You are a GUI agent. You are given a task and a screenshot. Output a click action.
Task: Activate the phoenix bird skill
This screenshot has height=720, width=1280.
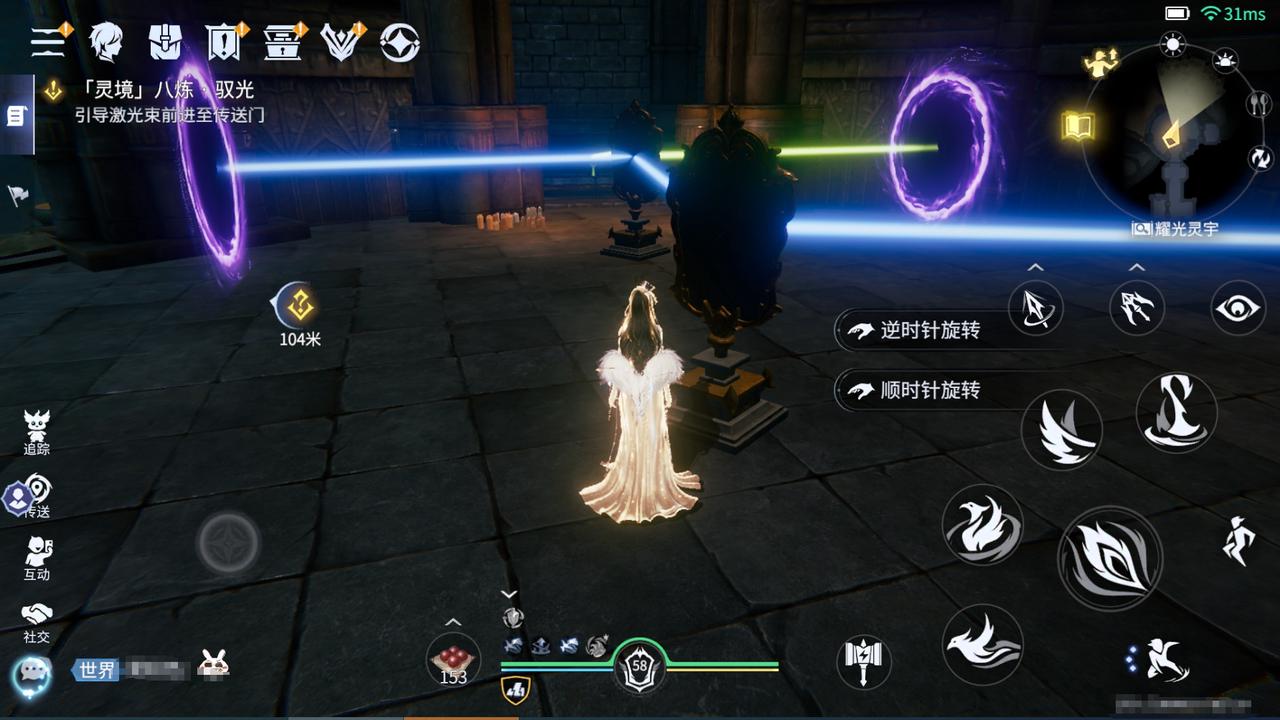(x=982, y=525)
